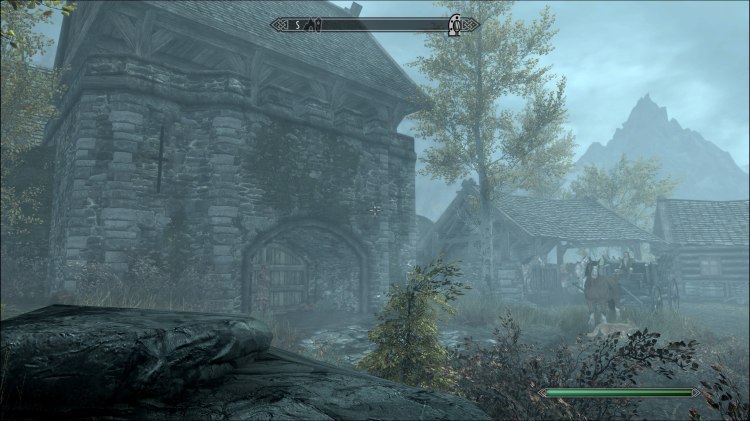Click the horseshoe stable marker on the compass
750x421 pixels.
tap(456, 24)
